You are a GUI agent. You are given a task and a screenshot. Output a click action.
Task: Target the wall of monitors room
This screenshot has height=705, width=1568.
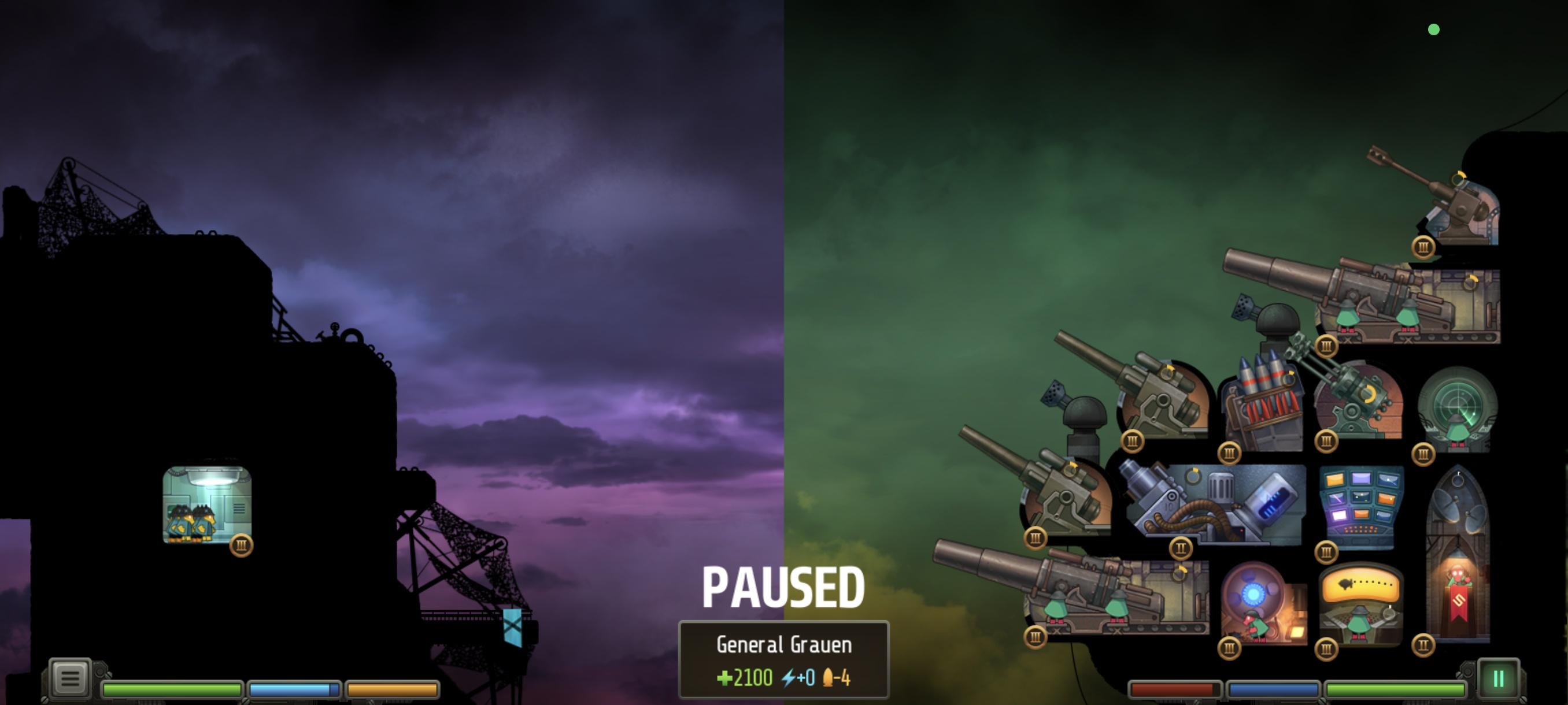1361,506
